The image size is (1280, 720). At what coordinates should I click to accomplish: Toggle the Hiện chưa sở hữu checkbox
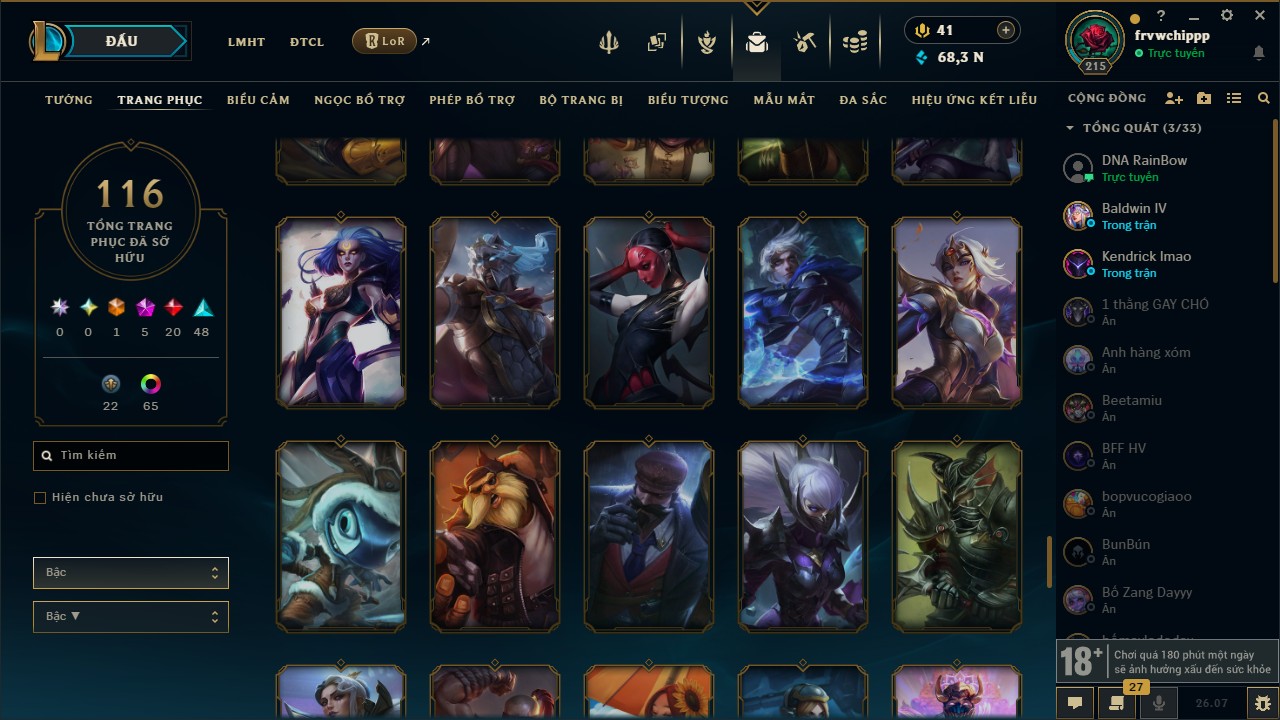point(40,498)
